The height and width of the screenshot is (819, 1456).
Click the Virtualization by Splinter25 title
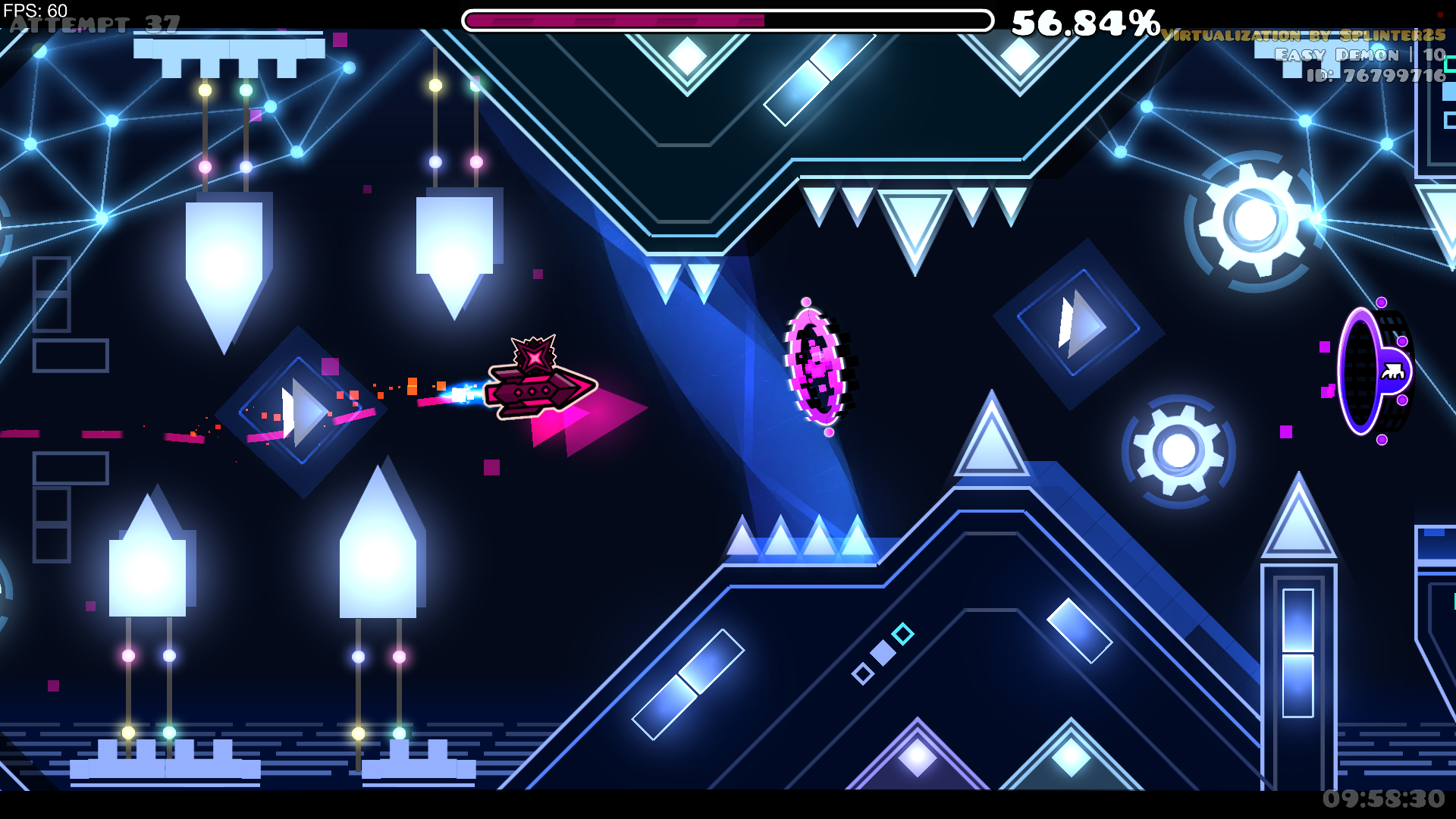coord(1304,35)
